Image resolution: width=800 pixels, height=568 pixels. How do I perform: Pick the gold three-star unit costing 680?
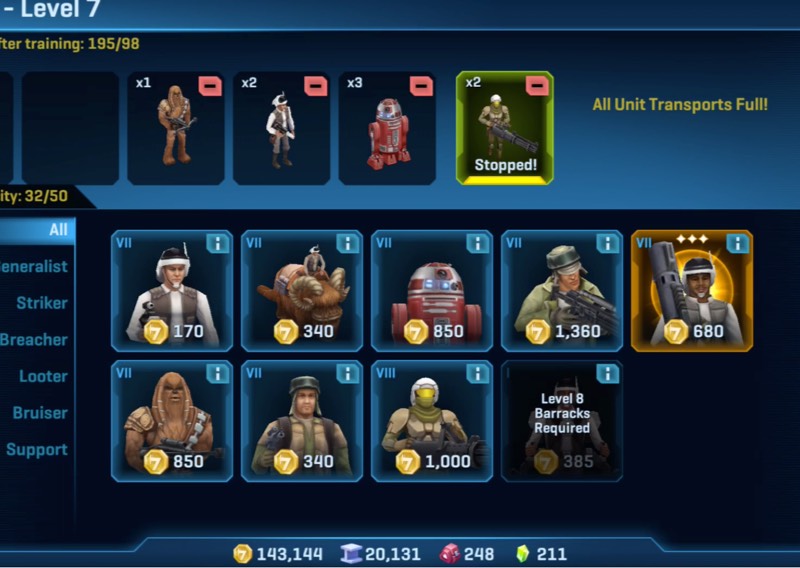[x=691, y=291]
